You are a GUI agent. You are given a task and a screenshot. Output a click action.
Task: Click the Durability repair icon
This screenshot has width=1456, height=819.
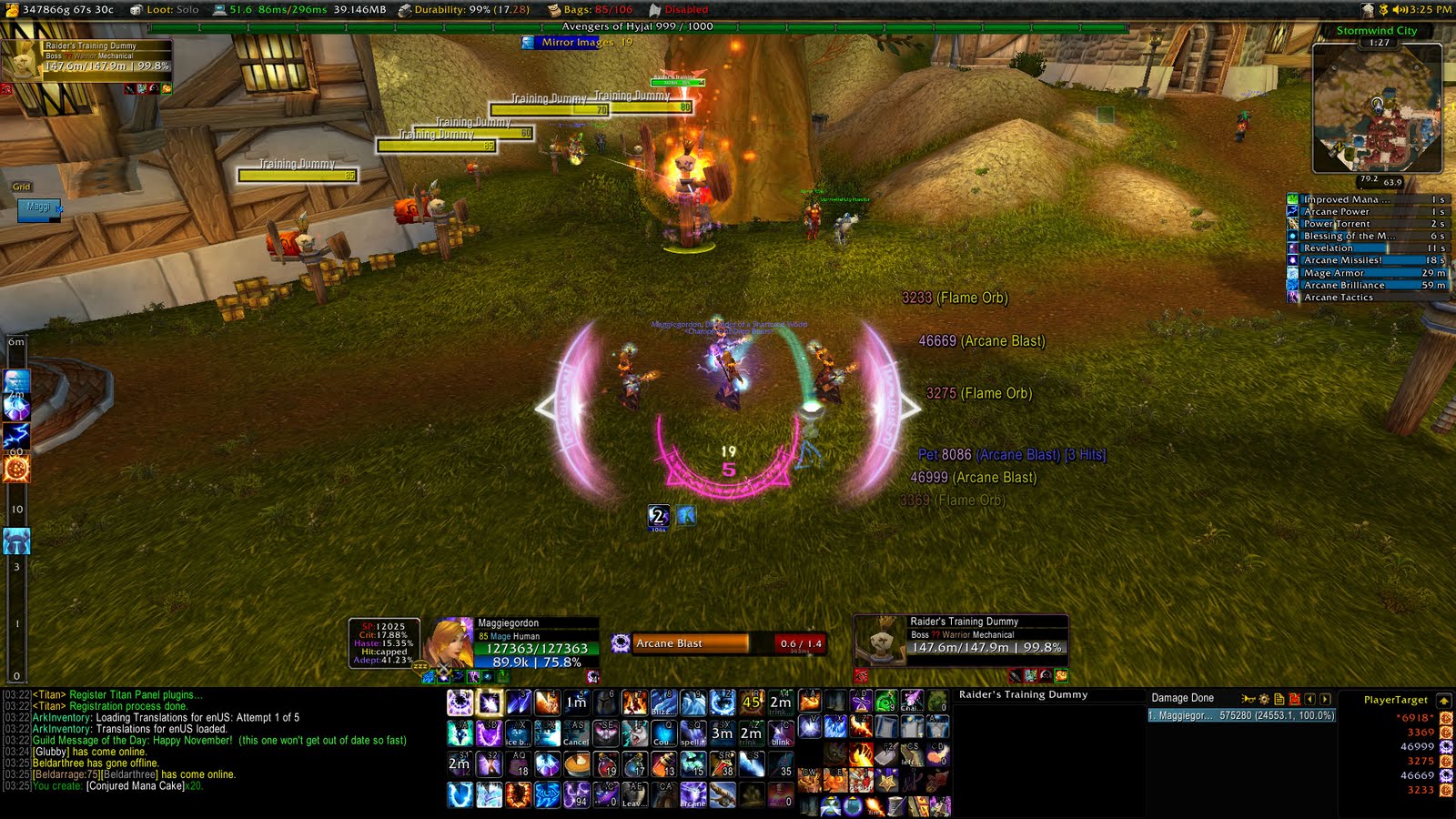click(x=405, y=11)
